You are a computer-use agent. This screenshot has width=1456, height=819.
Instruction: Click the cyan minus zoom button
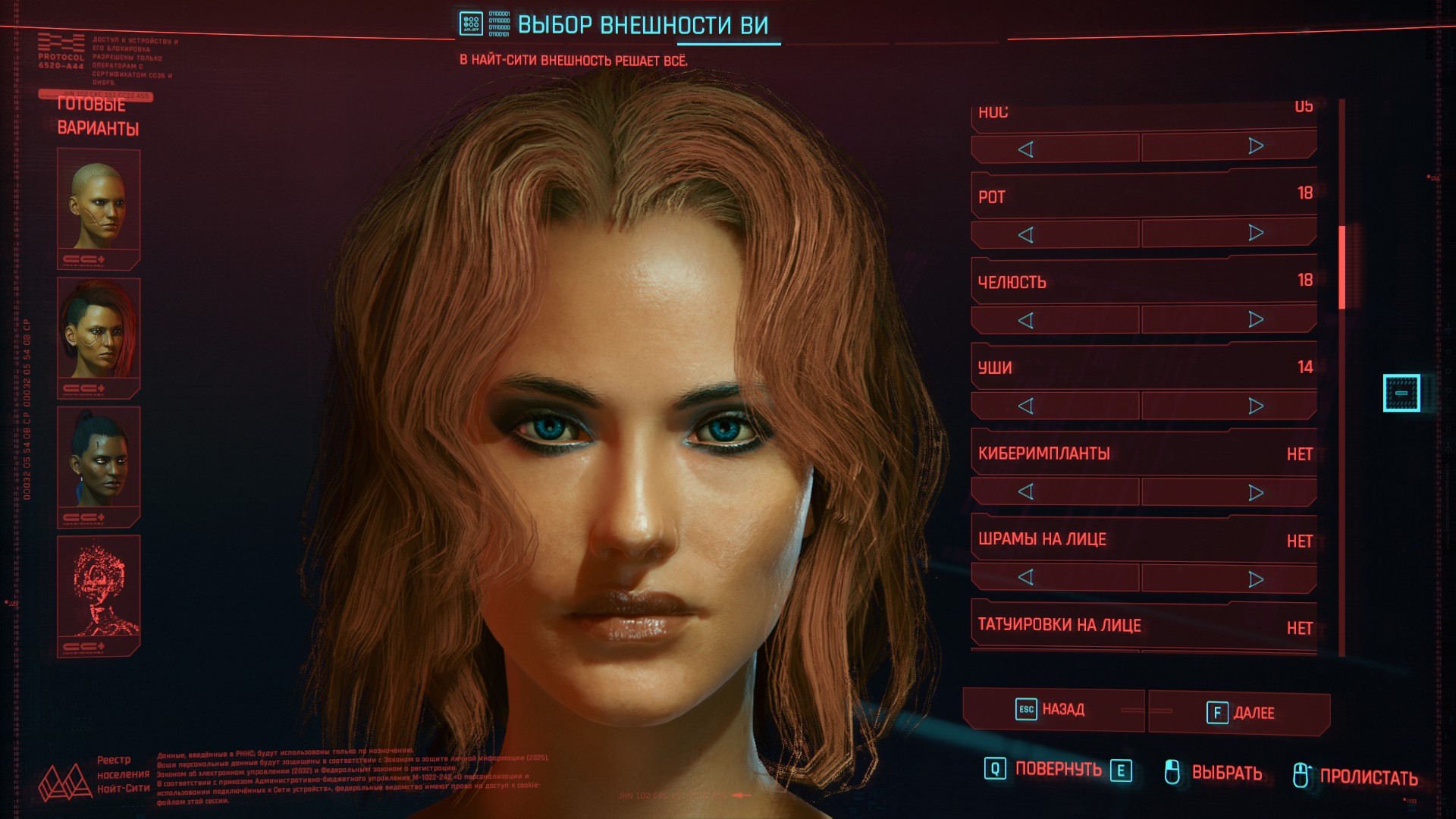tap(1401, 393)
